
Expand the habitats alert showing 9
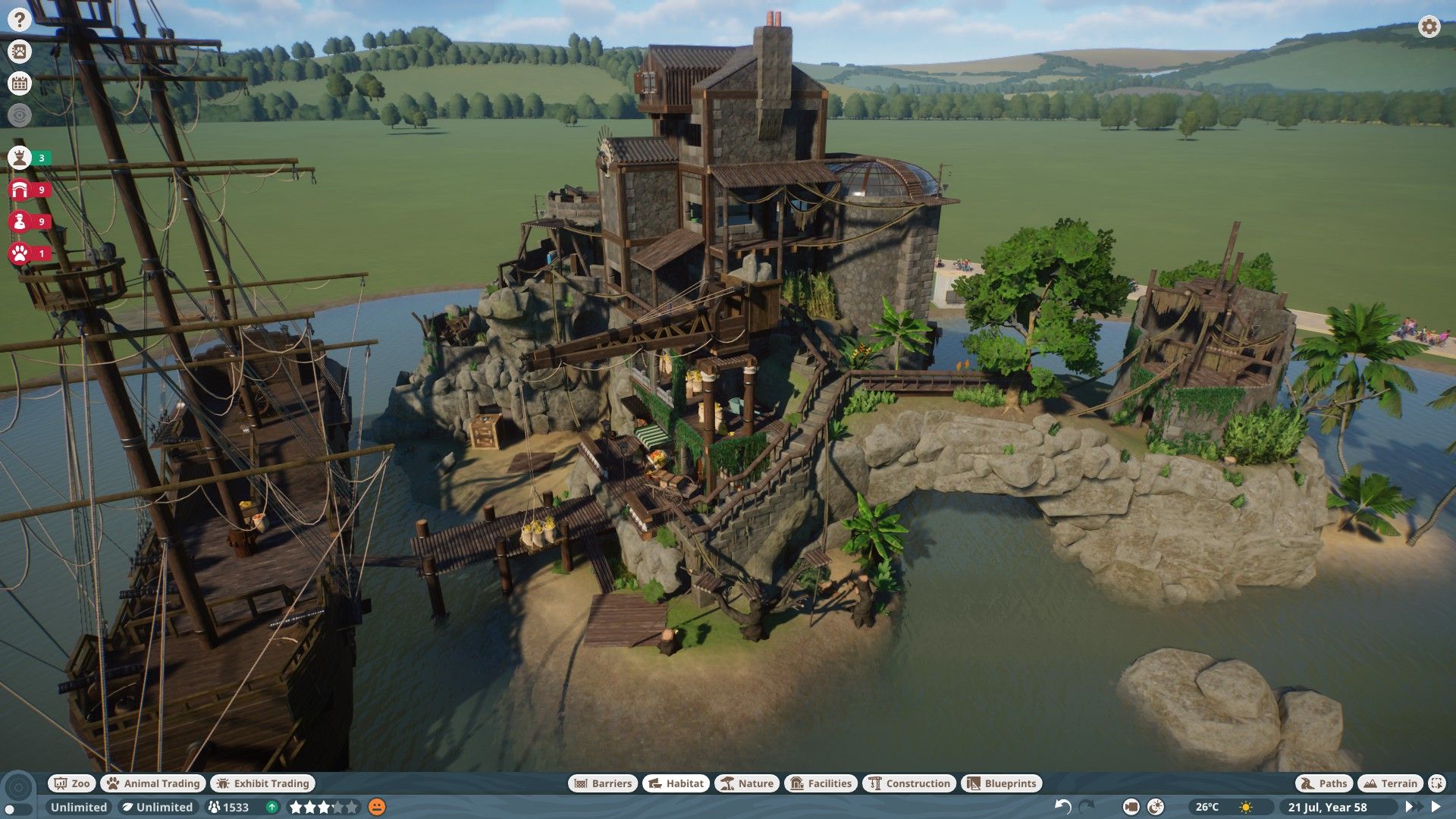[20, 190]
